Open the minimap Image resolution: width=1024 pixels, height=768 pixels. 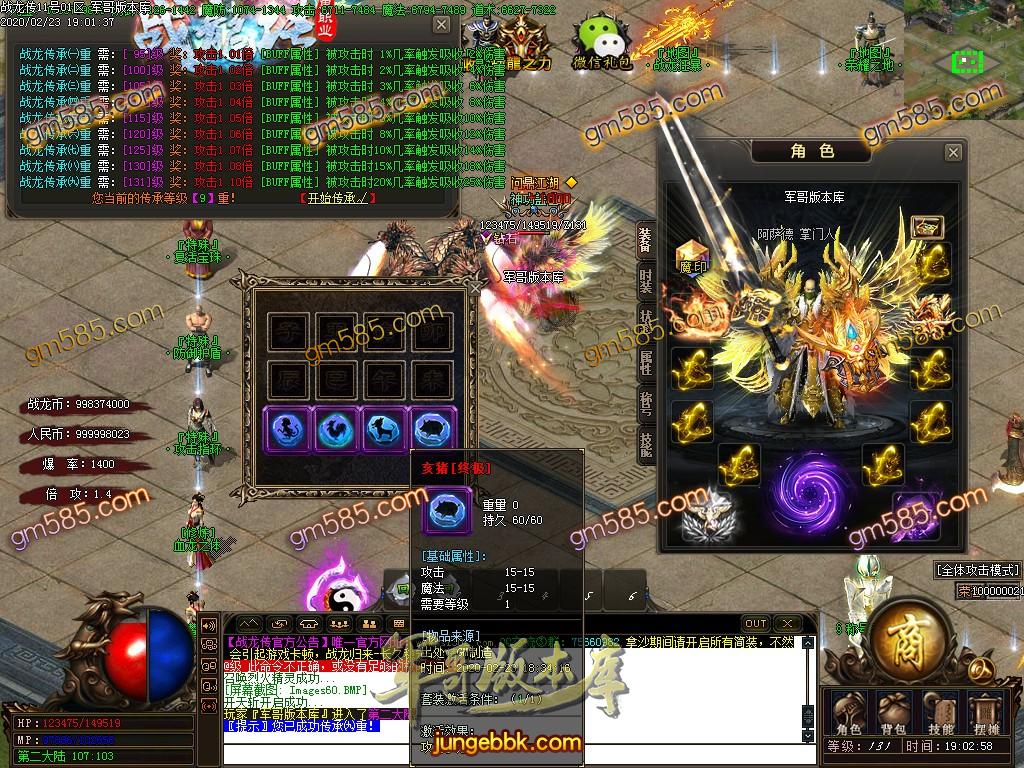pyautogui.click(x=963, y=60)
